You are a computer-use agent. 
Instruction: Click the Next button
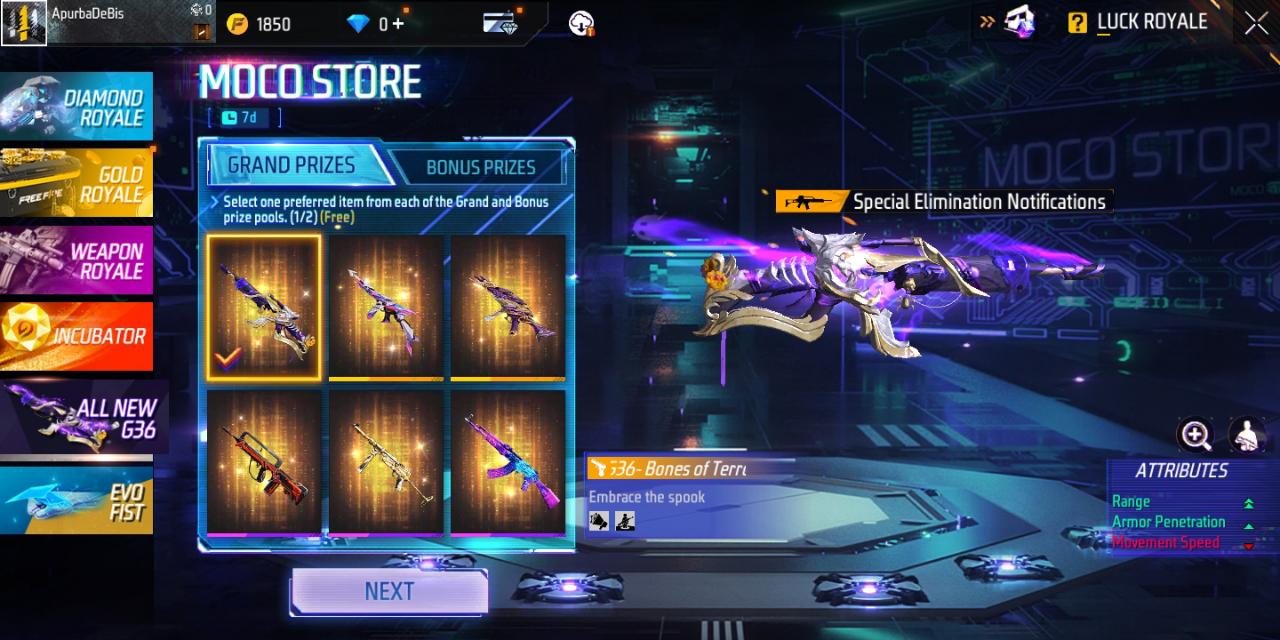pos(389,591)
